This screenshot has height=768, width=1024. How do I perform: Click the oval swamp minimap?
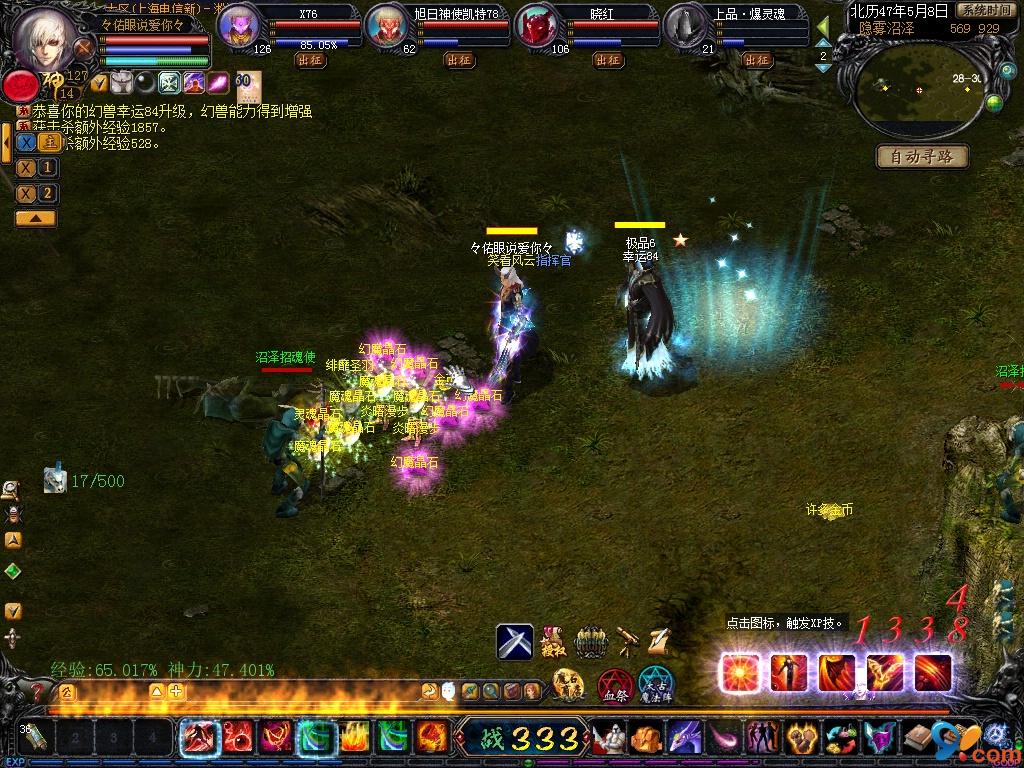pyautogui.click(x=918, y=91)
